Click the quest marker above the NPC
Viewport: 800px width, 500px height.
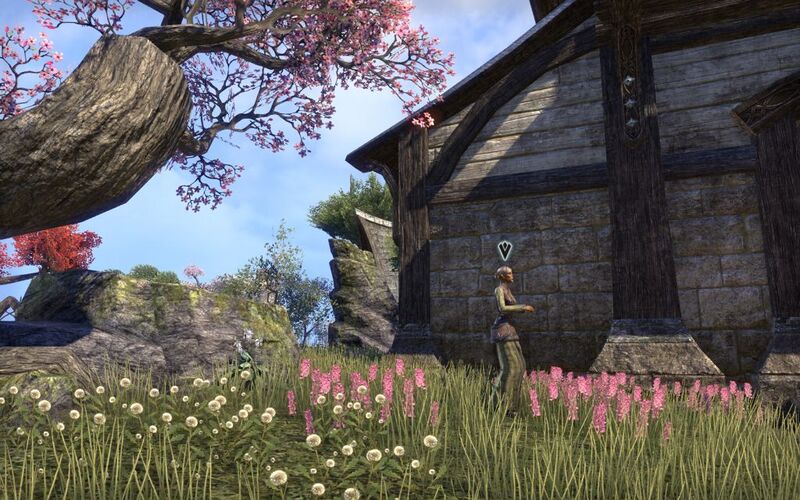(x=505, y=249)
